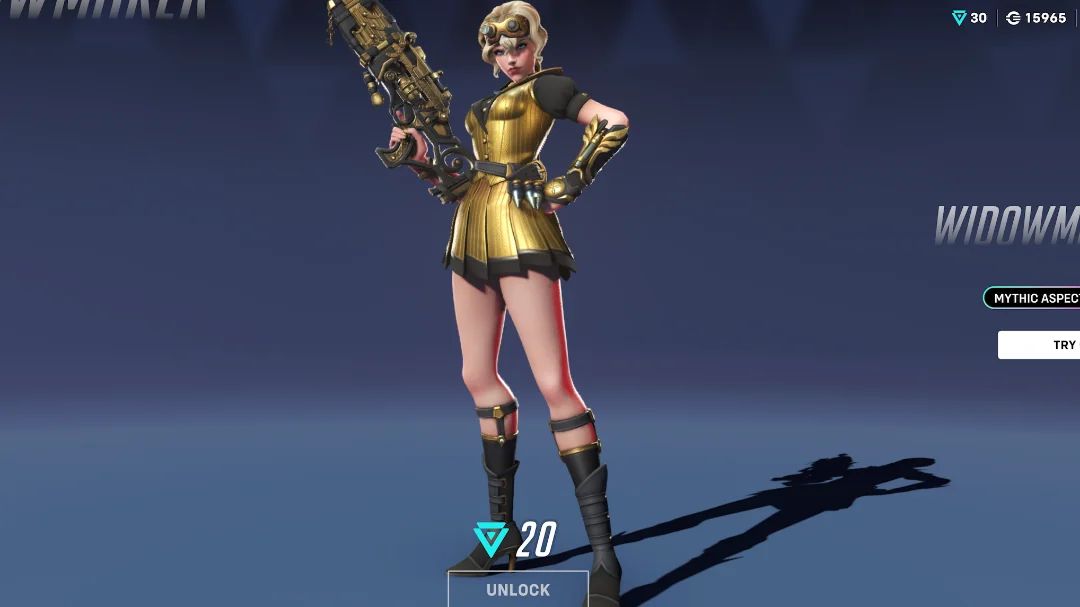Select the white Try button
This screenshot has height=607, width=1080.
tap(1041, 345)
